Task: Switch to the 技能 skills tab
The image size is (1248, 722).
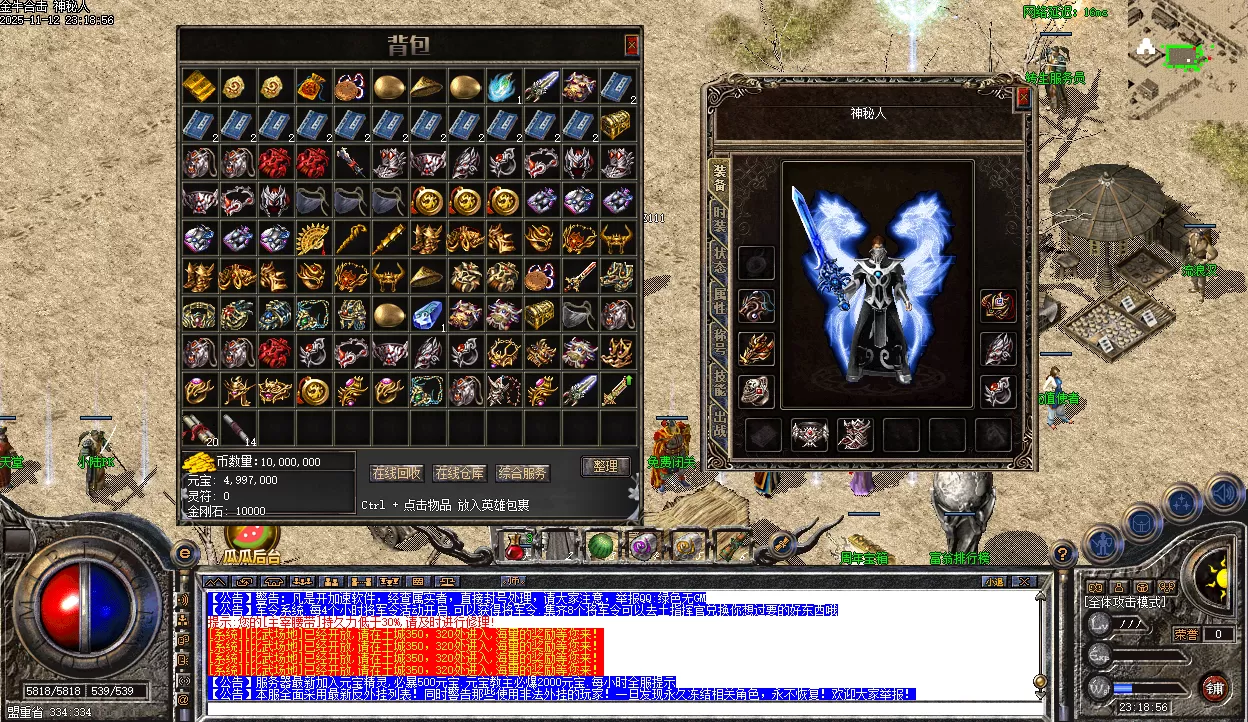Action: click(718, 378)
